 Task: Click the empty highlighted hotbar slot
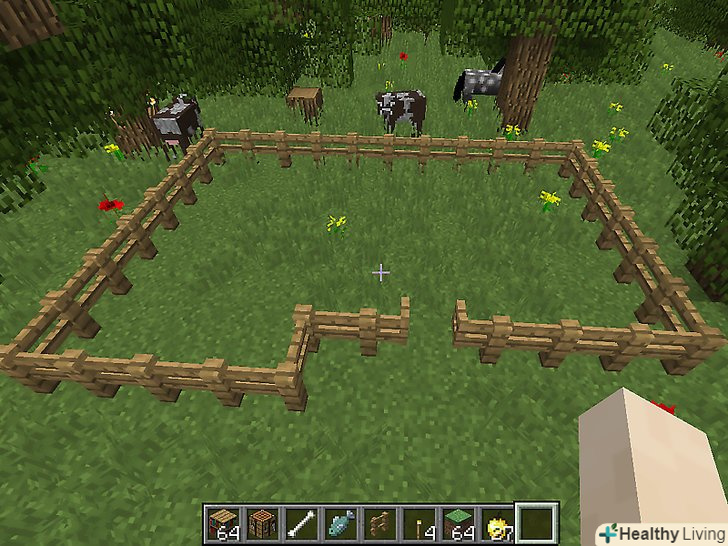point(537,523)
